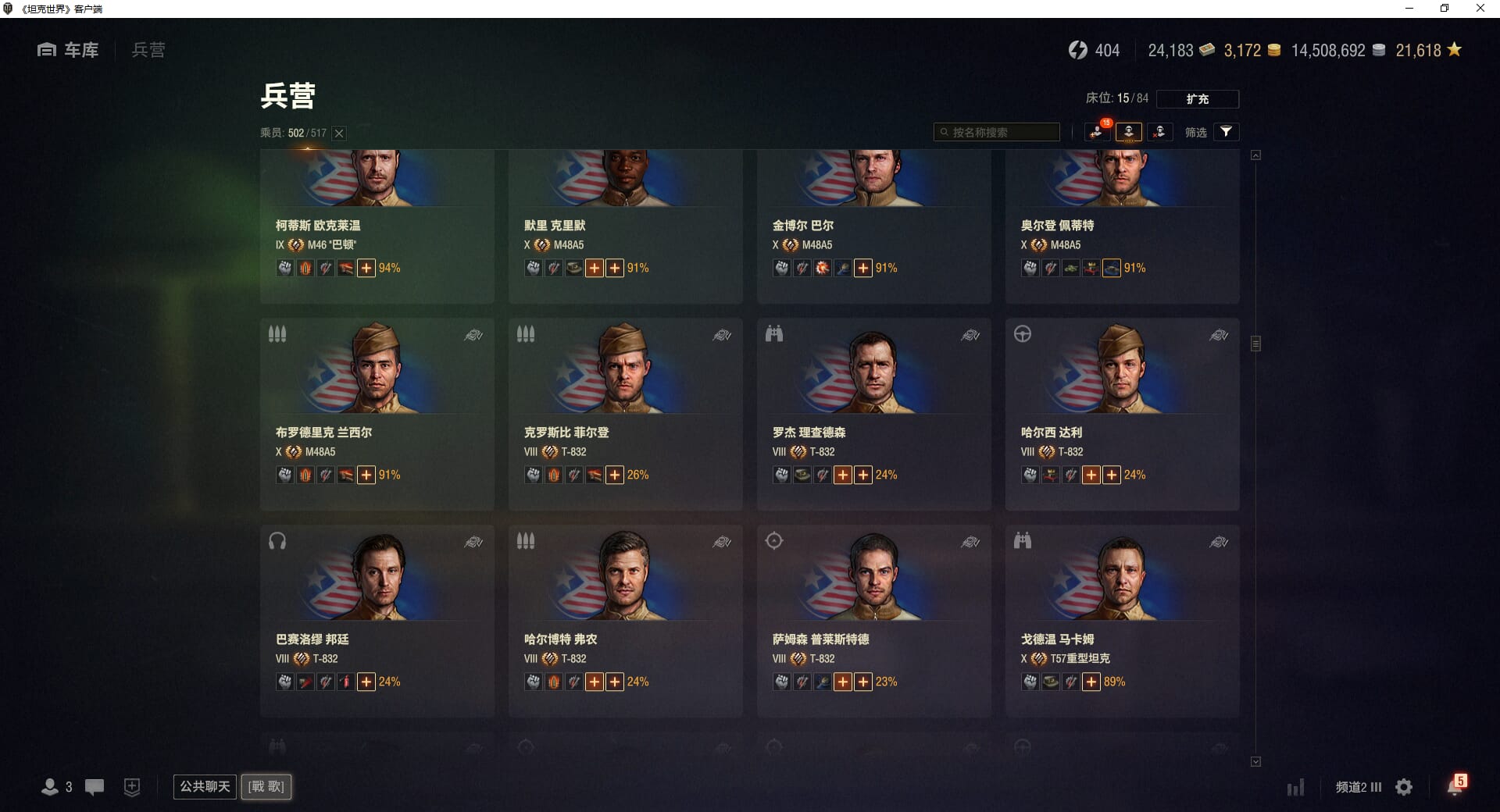
Task: Open the notification bell with 5 alerts
Action: [x=1455, y=786]
